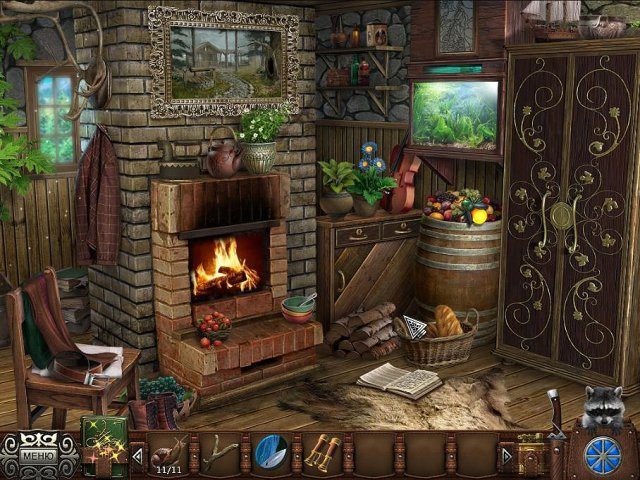
Task: Open the golden chest next to inventory
Action: tap(531, 452)
